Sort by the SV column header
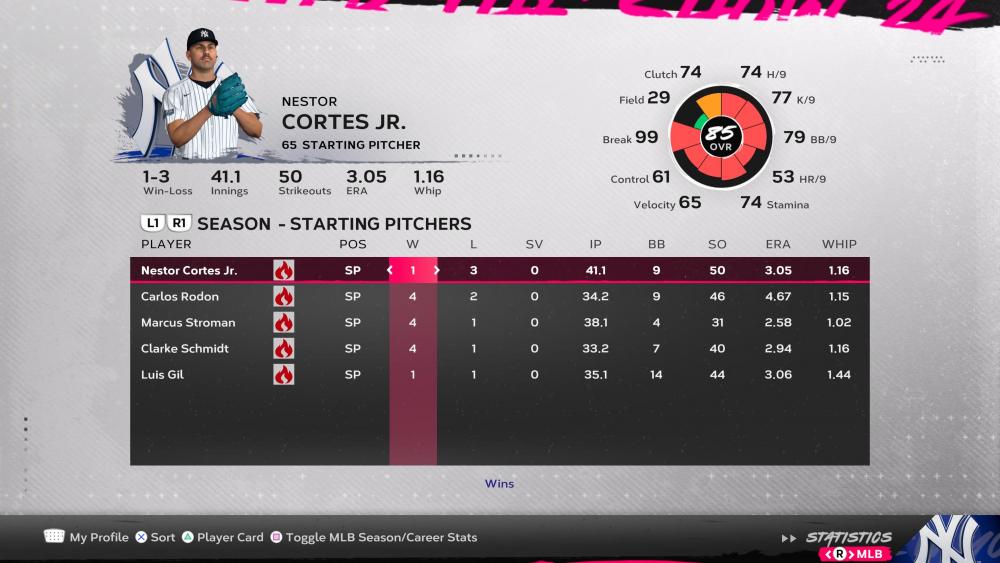Image resolution: width=1000 pixels, height=563 pixels. pyautogui.click(x=534, y=244)
